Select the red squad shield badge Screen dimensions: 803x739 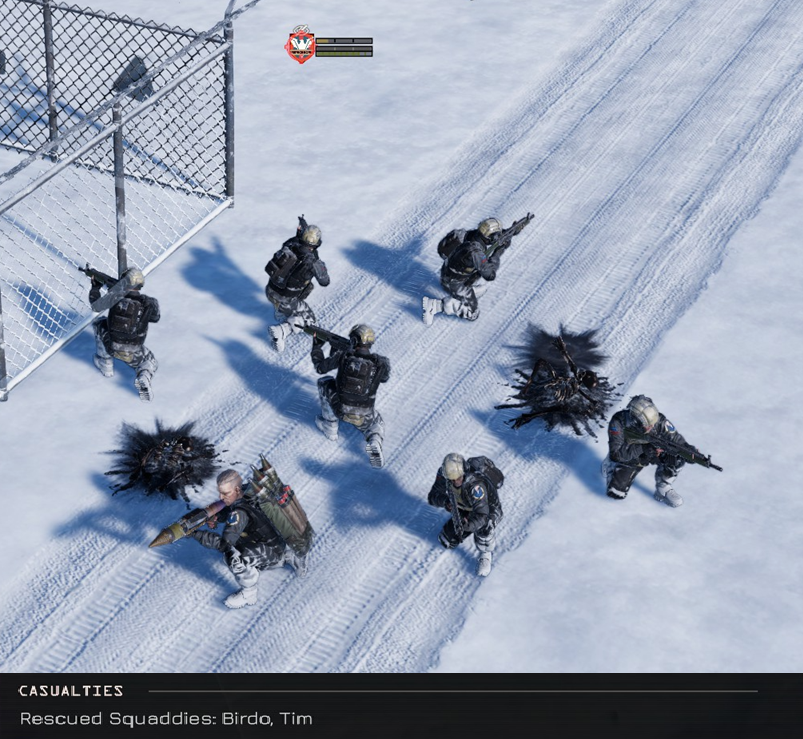[x=300, y=46]
